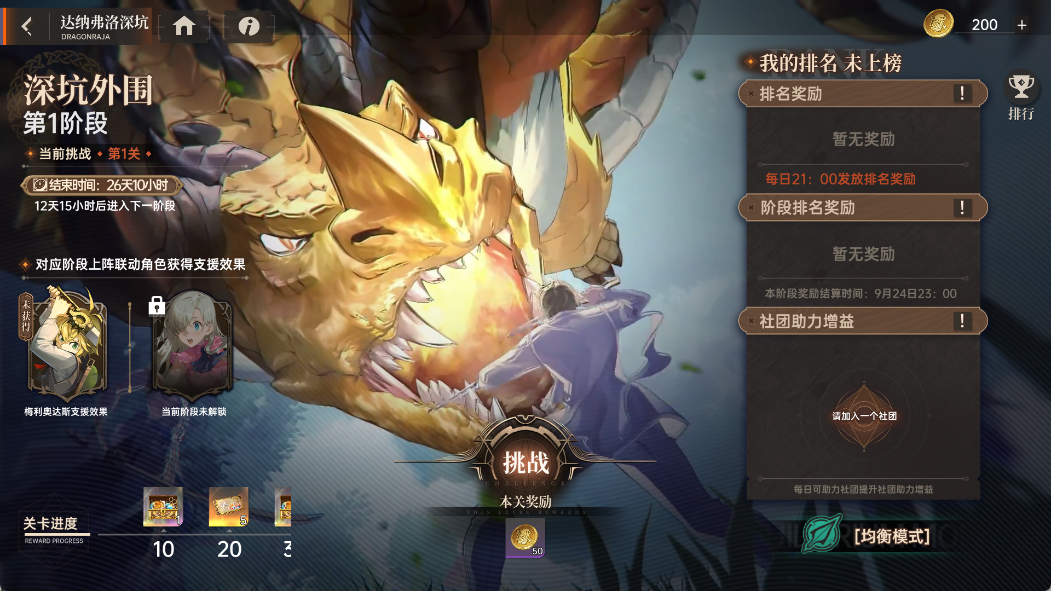Tap the 请加入一个社团 emblem
The height and width of the screenshot is (591, 1051).
(864, 415)
